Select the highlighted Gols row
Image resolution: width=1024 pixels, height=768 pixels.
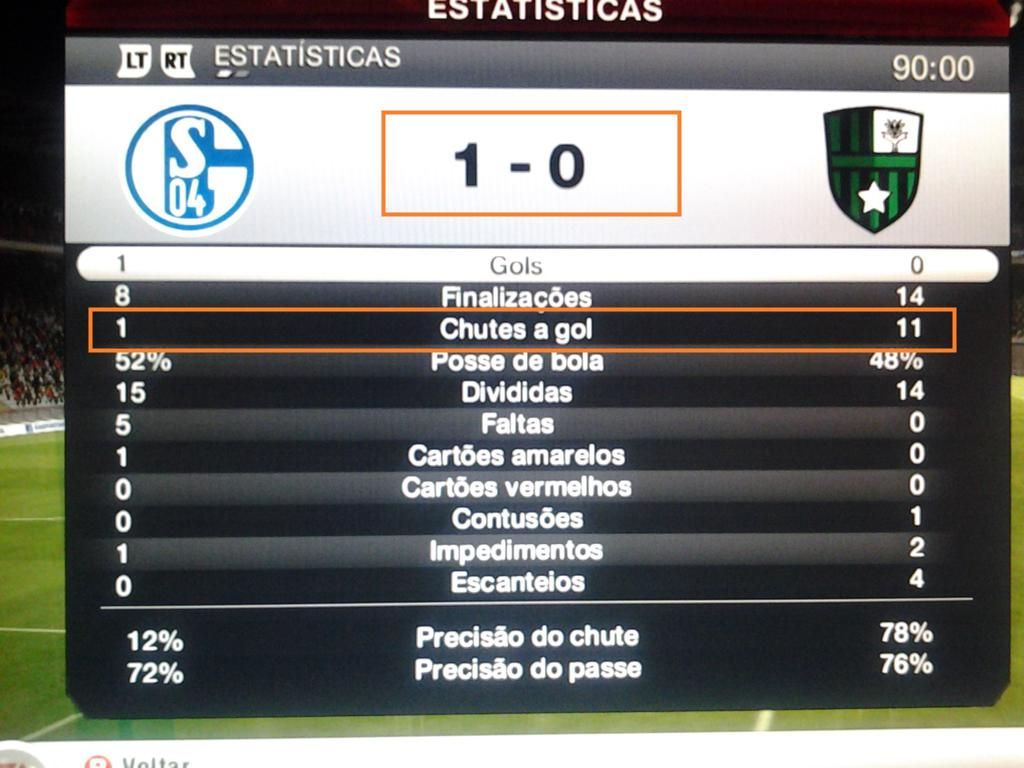(517, 265)
